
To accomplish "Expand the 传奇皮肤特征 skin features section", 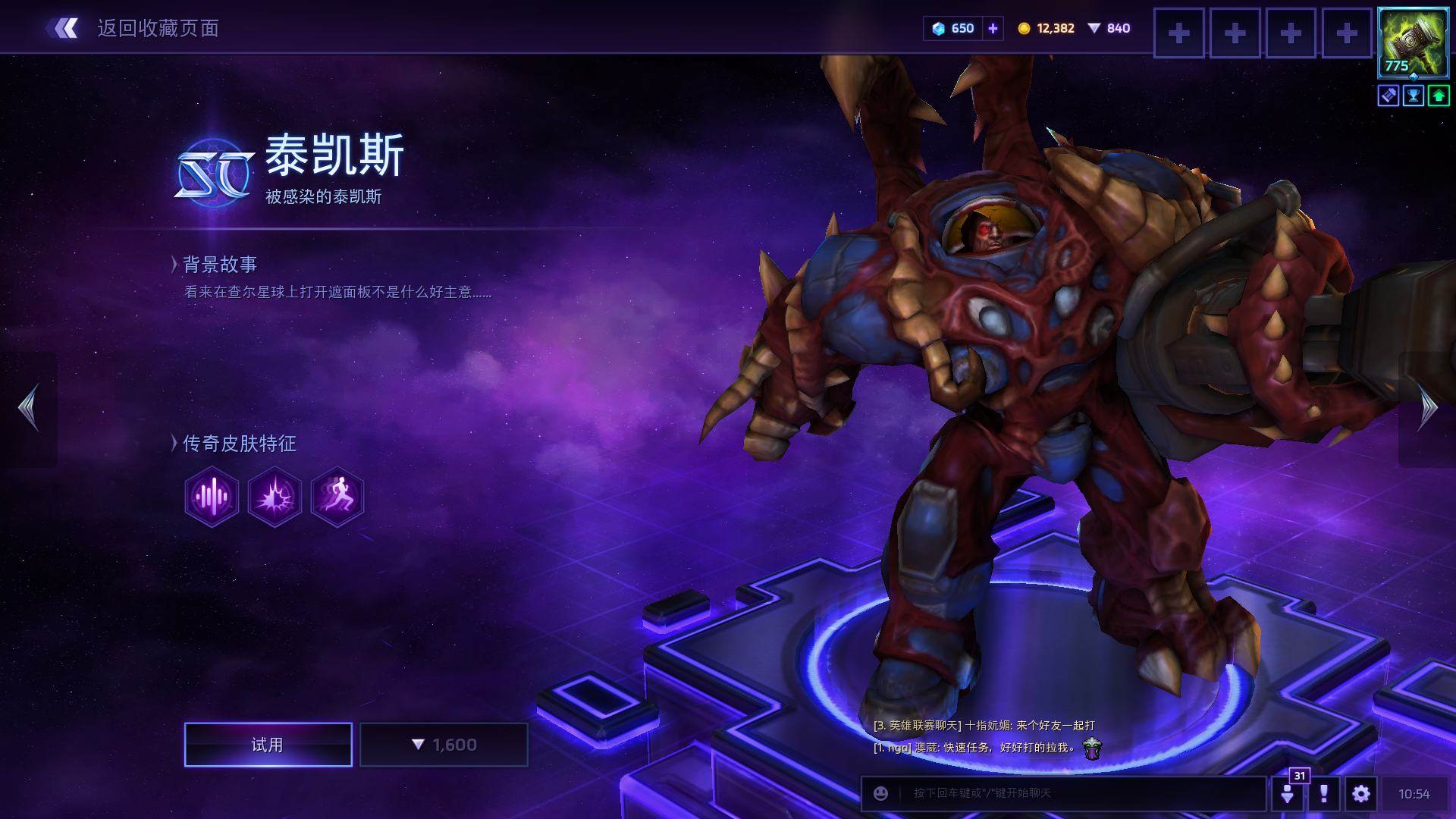I will 237,443.
